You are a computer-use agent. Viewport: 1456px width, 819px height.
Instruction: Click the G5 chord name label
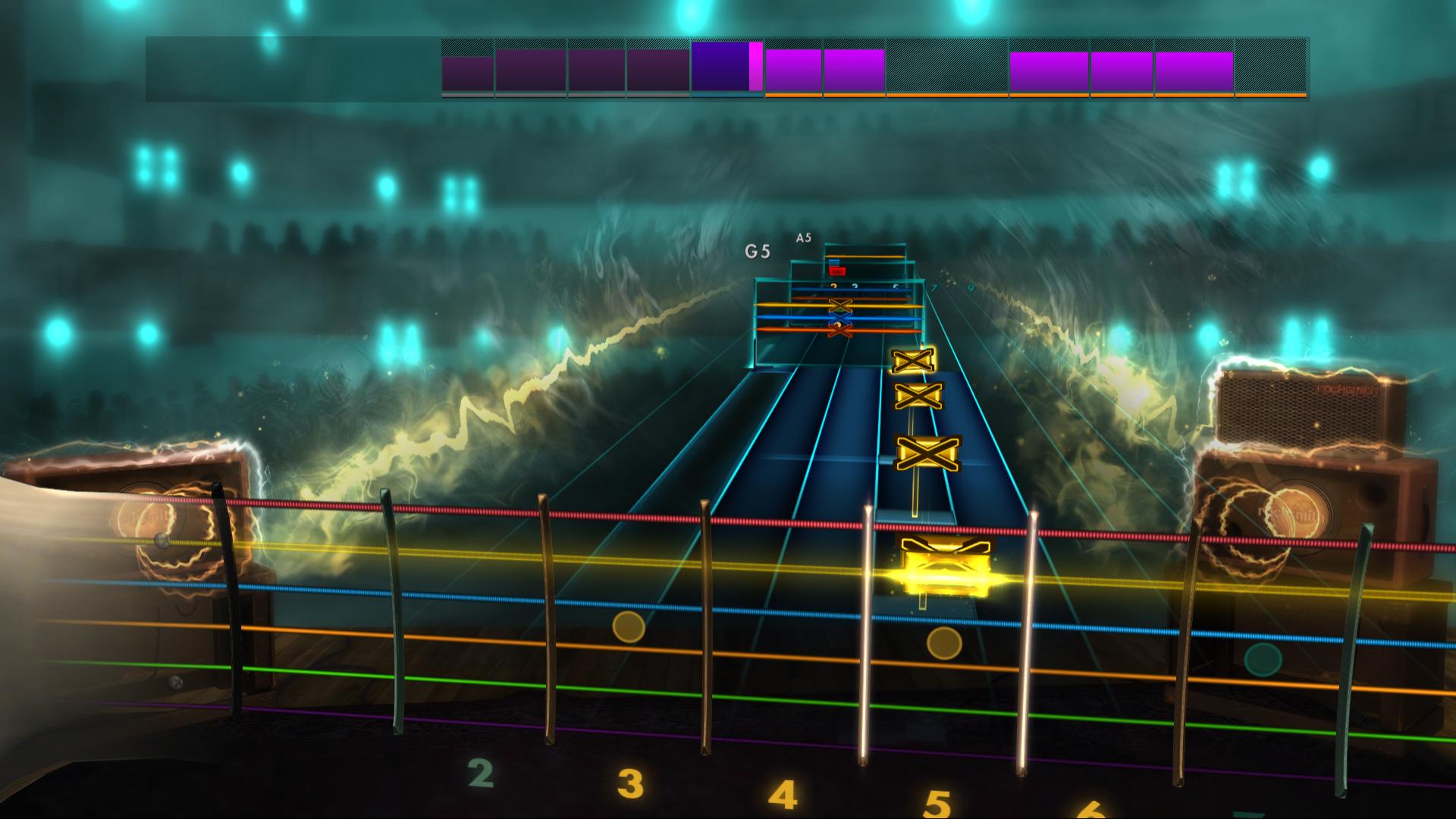(756, 250)
